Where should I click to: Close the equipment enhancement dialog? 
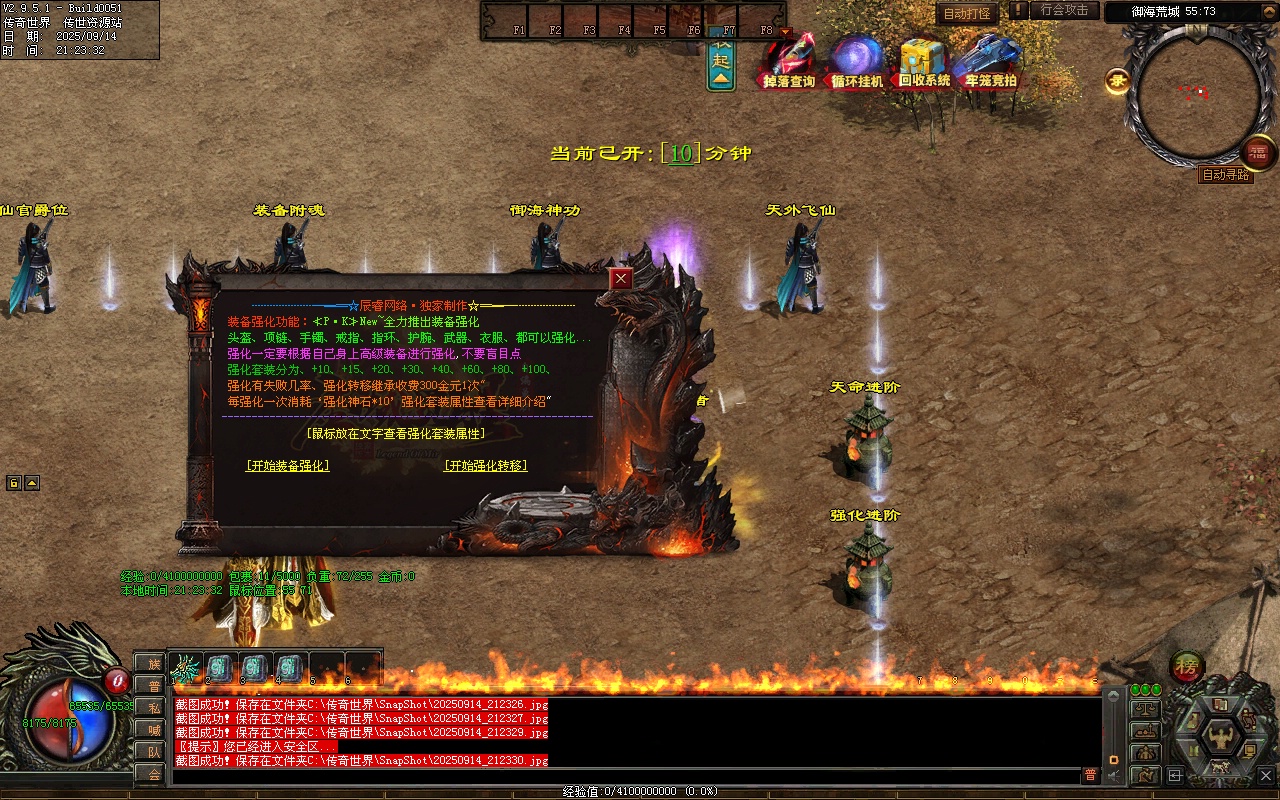click(622, 279)
